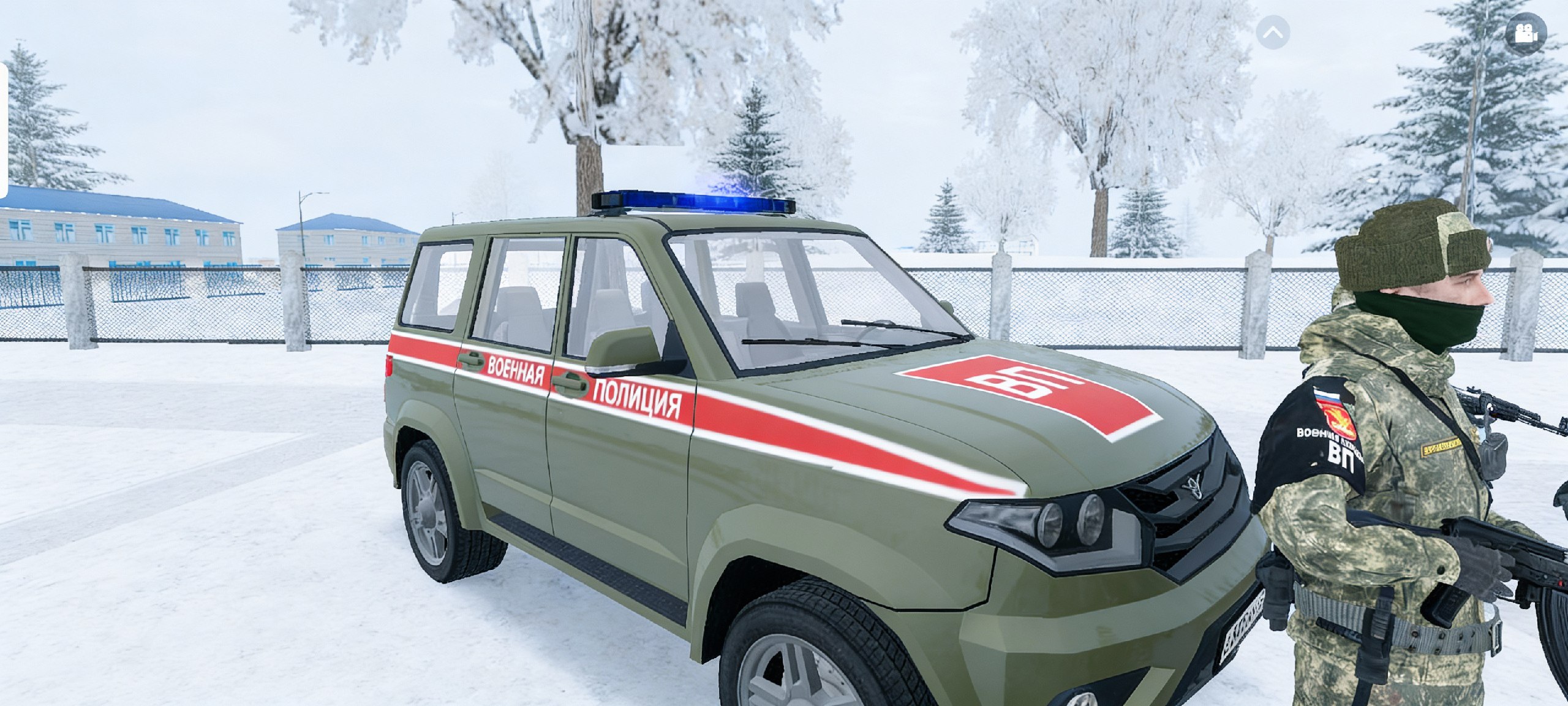
Task: Tap the round chevron-up button
Action: coord(1273,32)
